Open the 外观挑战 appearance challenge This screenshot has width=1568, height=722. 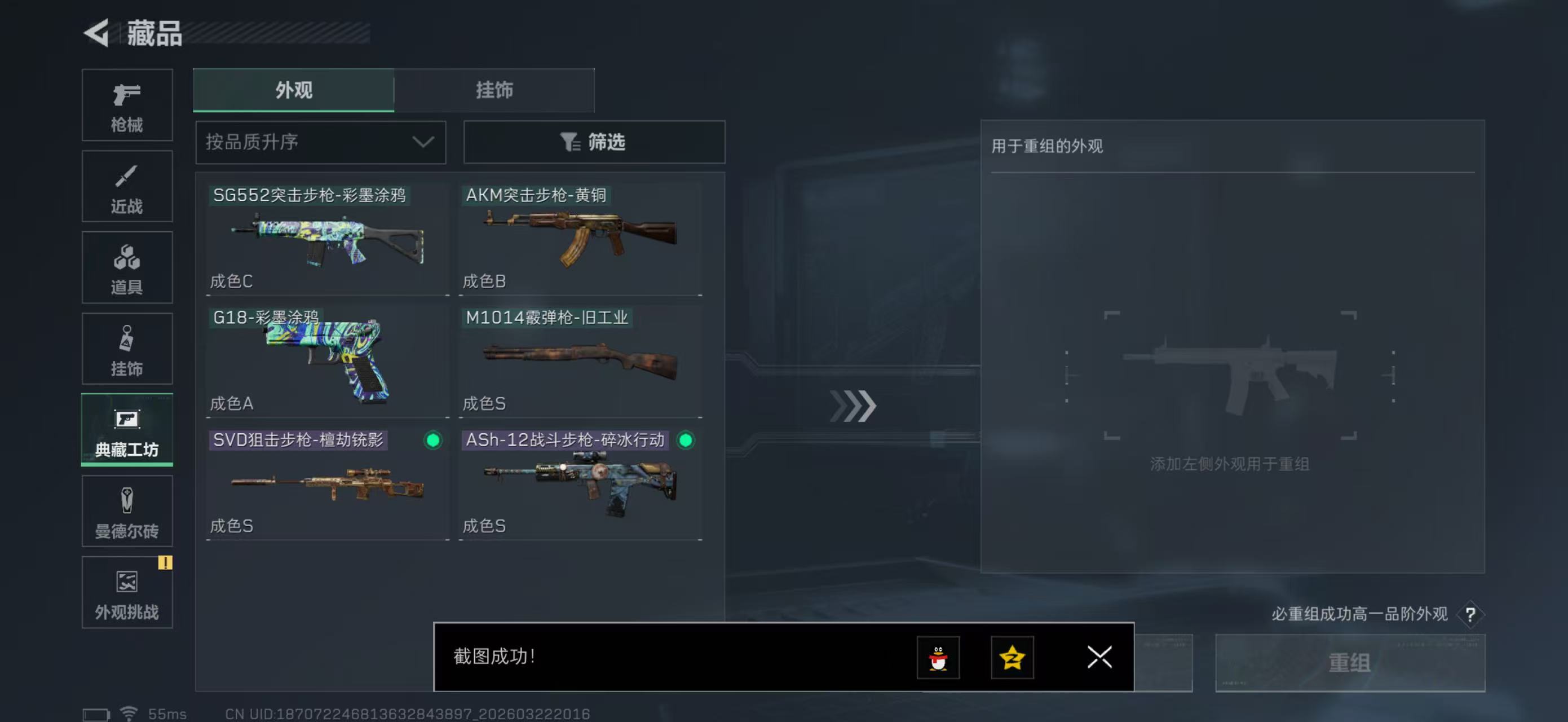point(127,593)
